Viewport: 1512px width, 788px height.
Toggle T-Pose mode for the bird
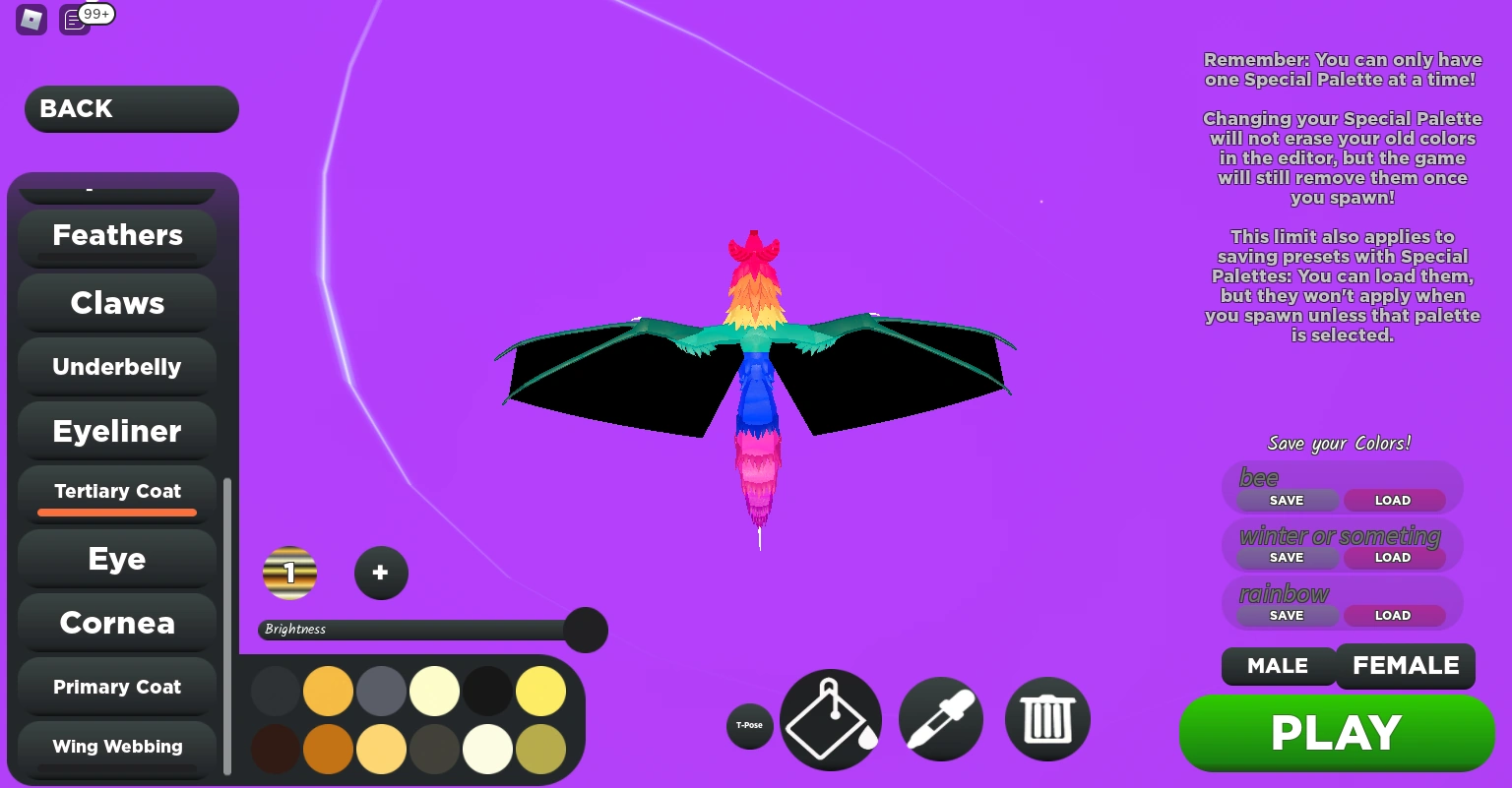coord(749,725)
